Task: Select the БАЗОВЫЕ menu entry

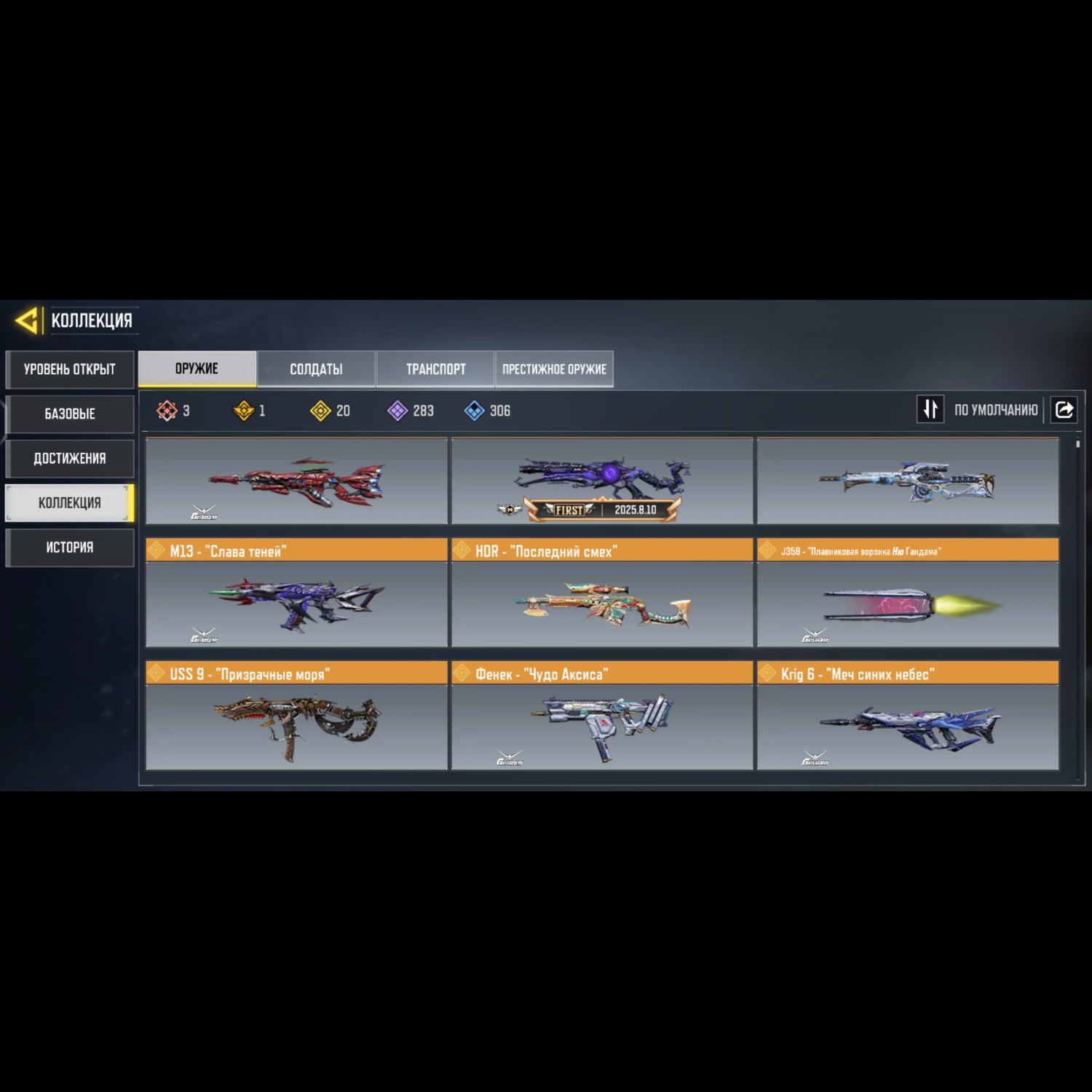Action: click(70, 414)
